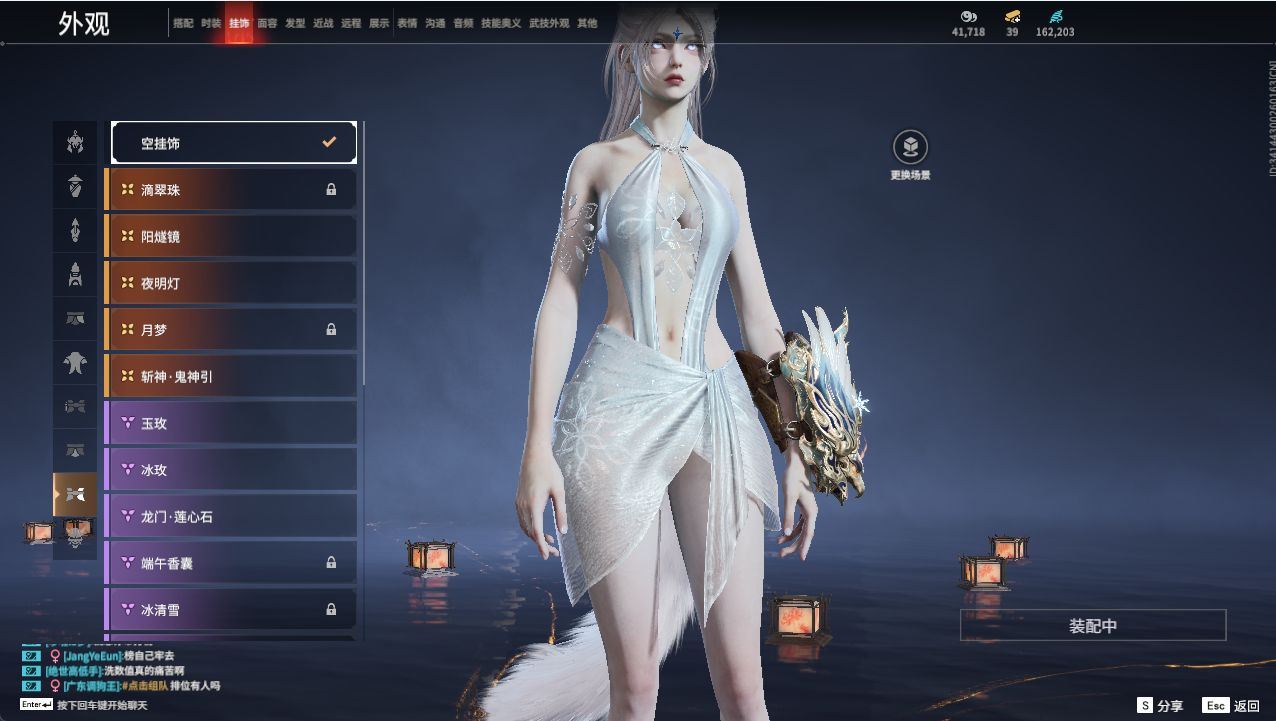Viewport: 1276px width, 721px height.
Task: Select the 空挂饰 empty accessory entry
Action: pos(233,143)
